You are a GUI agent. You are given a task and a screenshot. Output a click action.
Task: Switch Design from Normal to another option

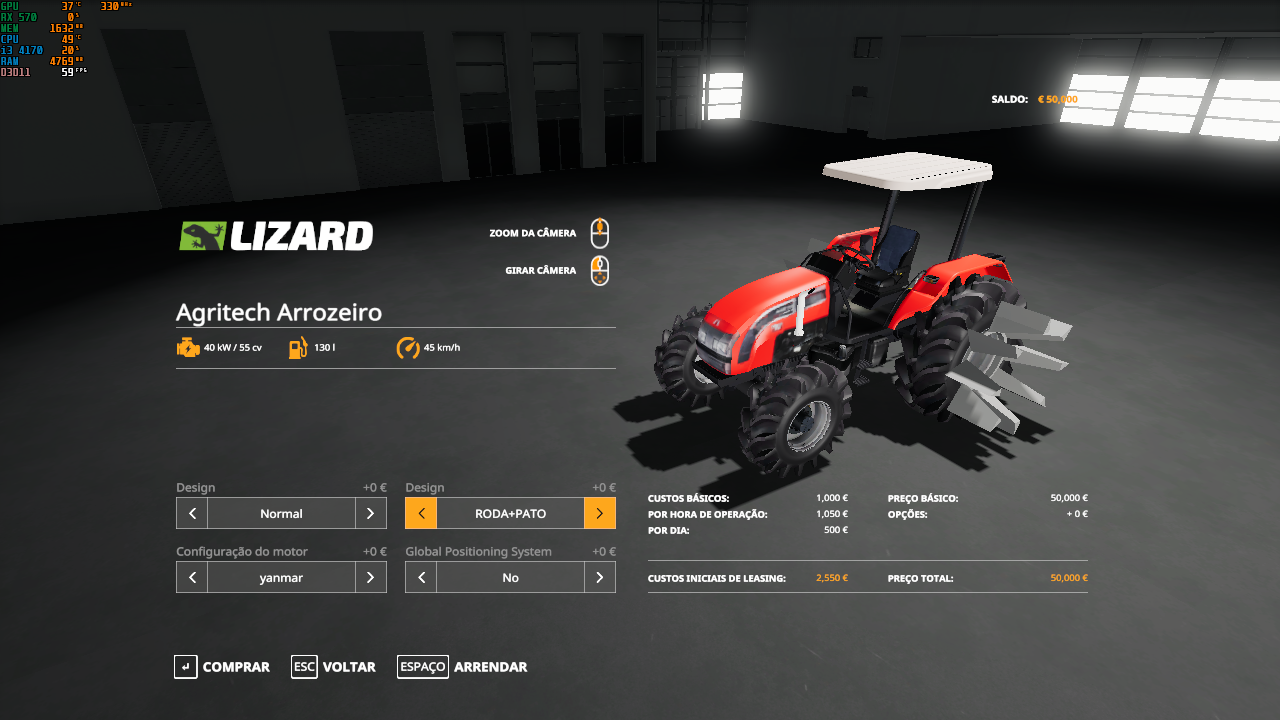370,513
